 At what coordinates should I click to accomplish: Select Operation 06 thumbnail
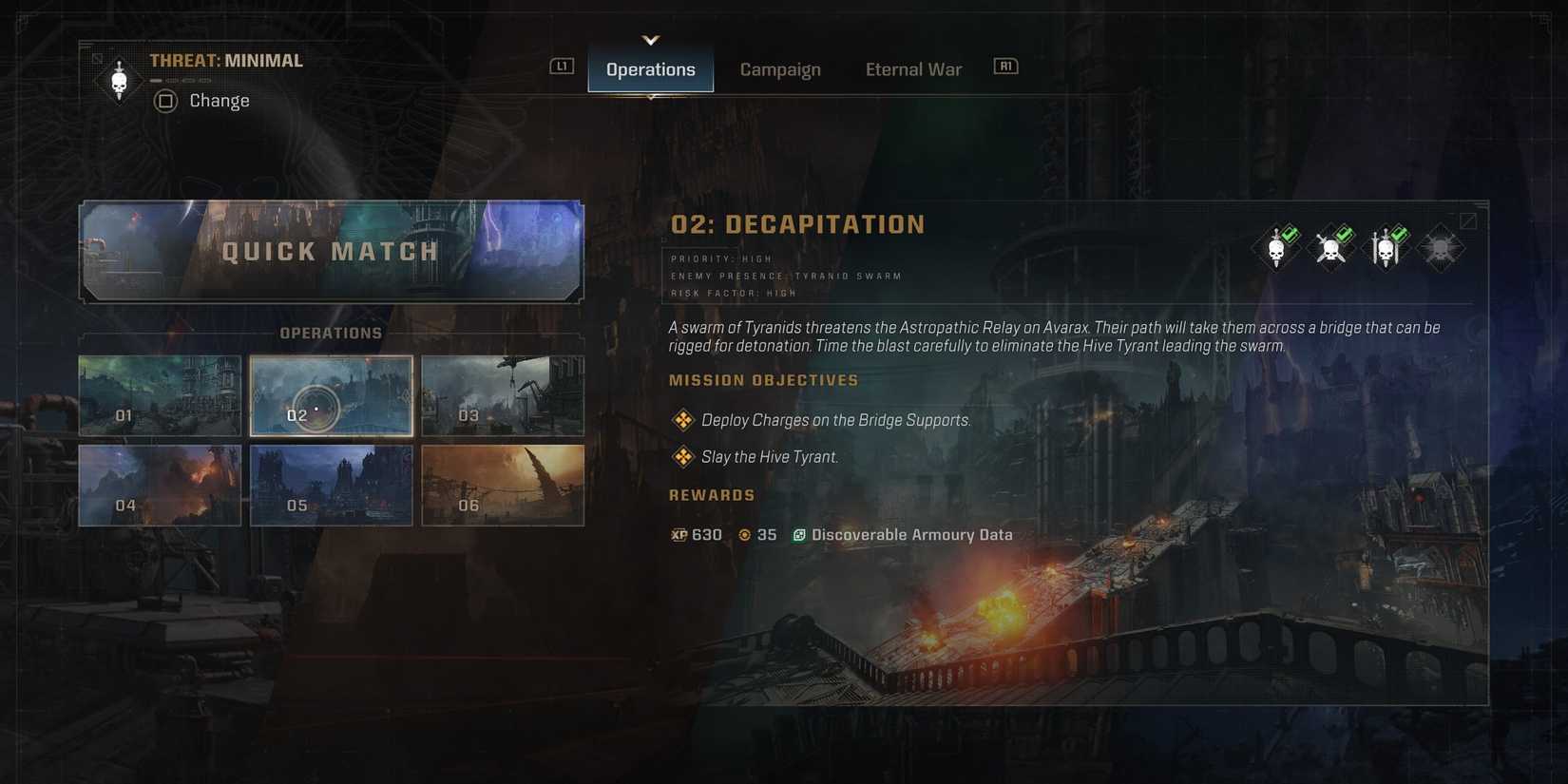(503, 485)
